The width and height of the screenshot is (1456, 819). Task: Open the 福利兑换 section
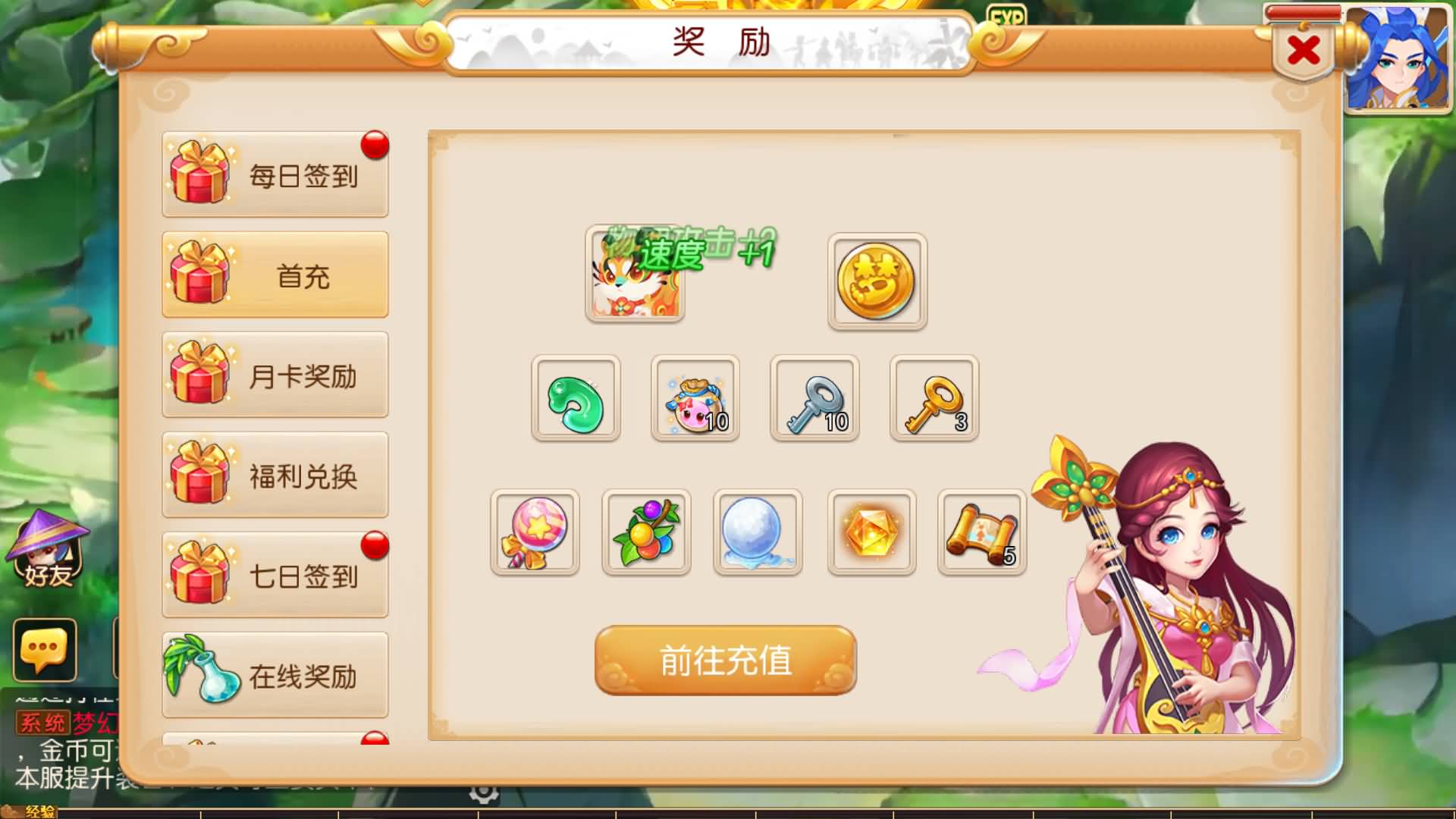pyautogui.click(x=275, y=475)
